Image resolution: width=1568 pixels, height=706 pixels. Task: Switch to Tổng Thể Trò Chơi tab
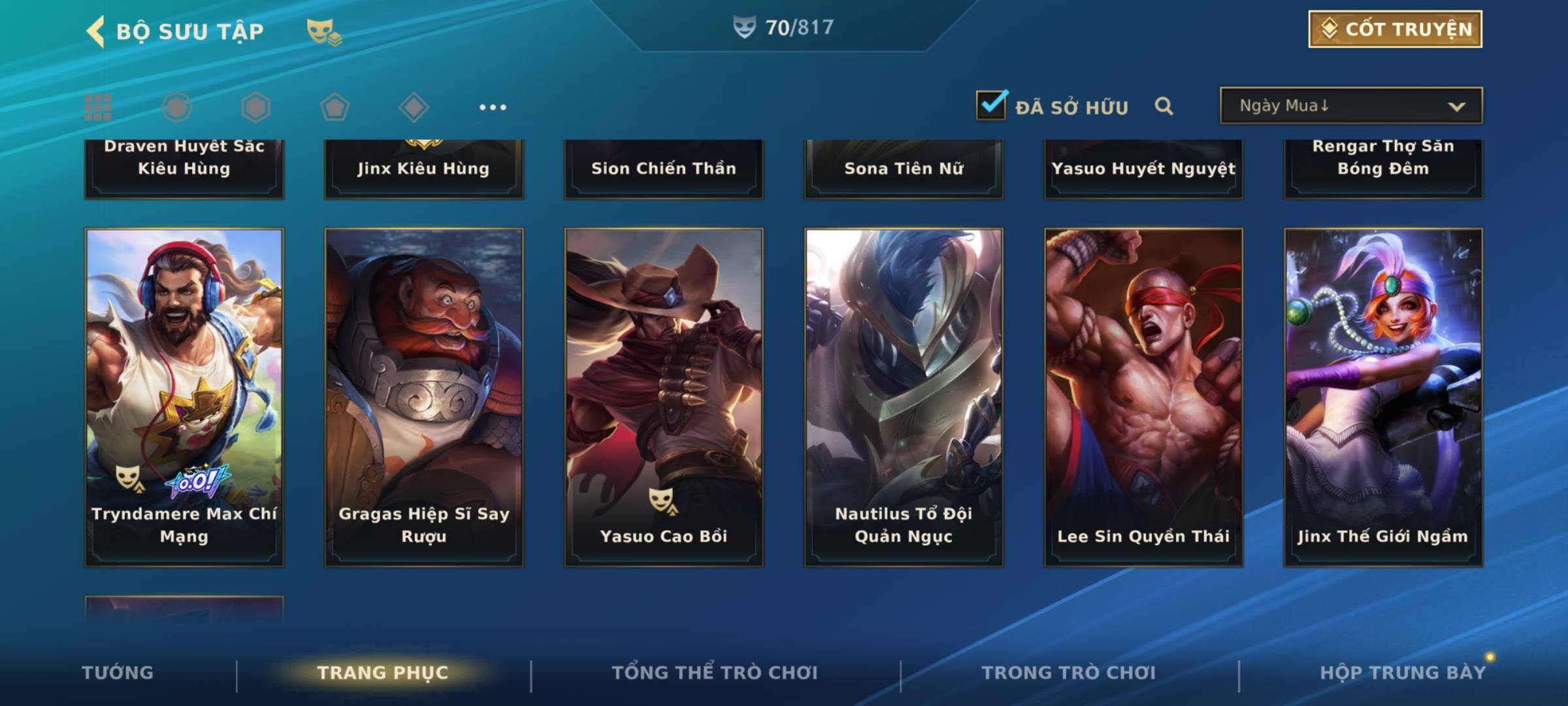(715, 673)
